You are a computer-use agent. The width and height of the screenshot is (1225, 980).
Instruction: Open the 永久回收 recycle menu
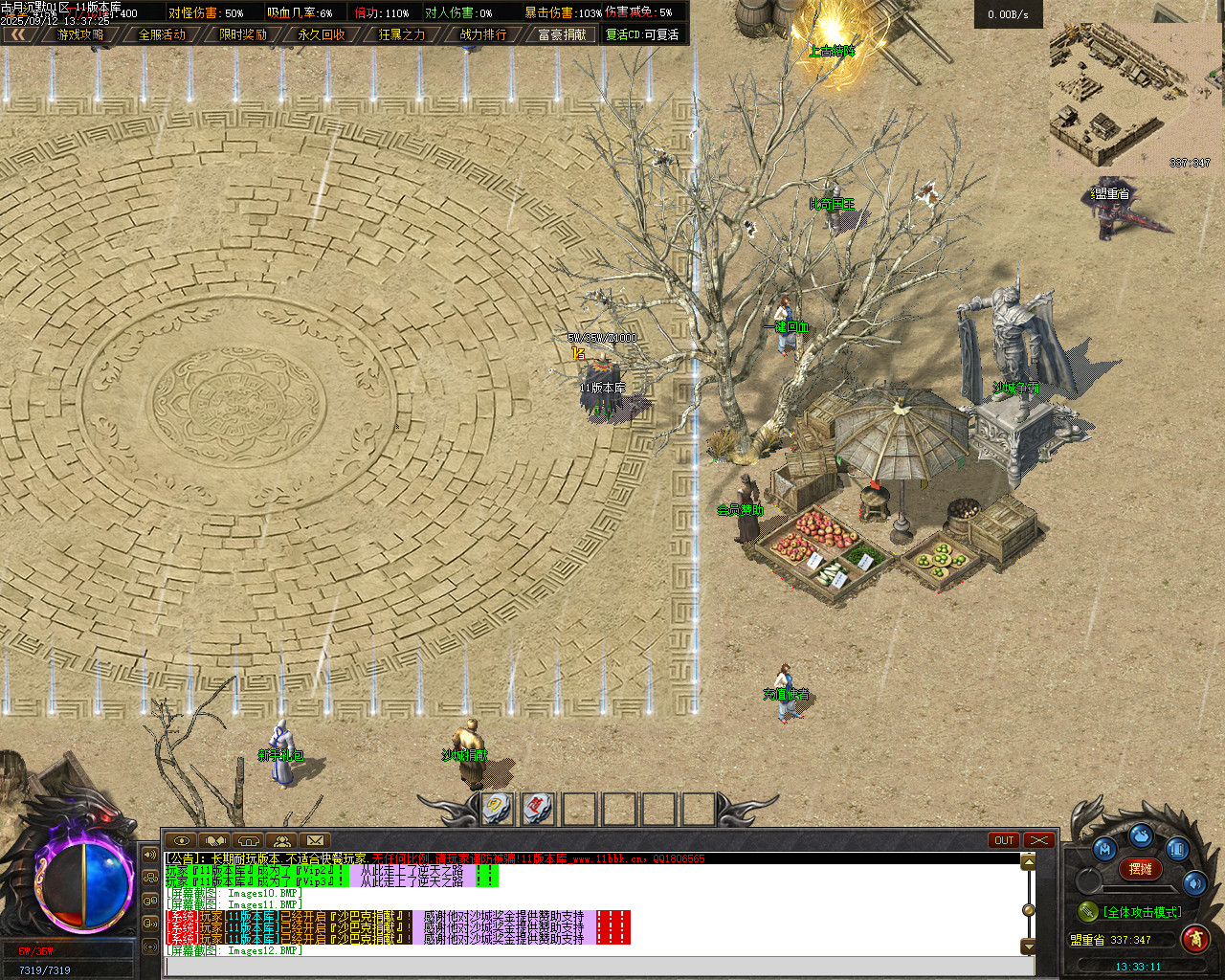tap(322, 34)
